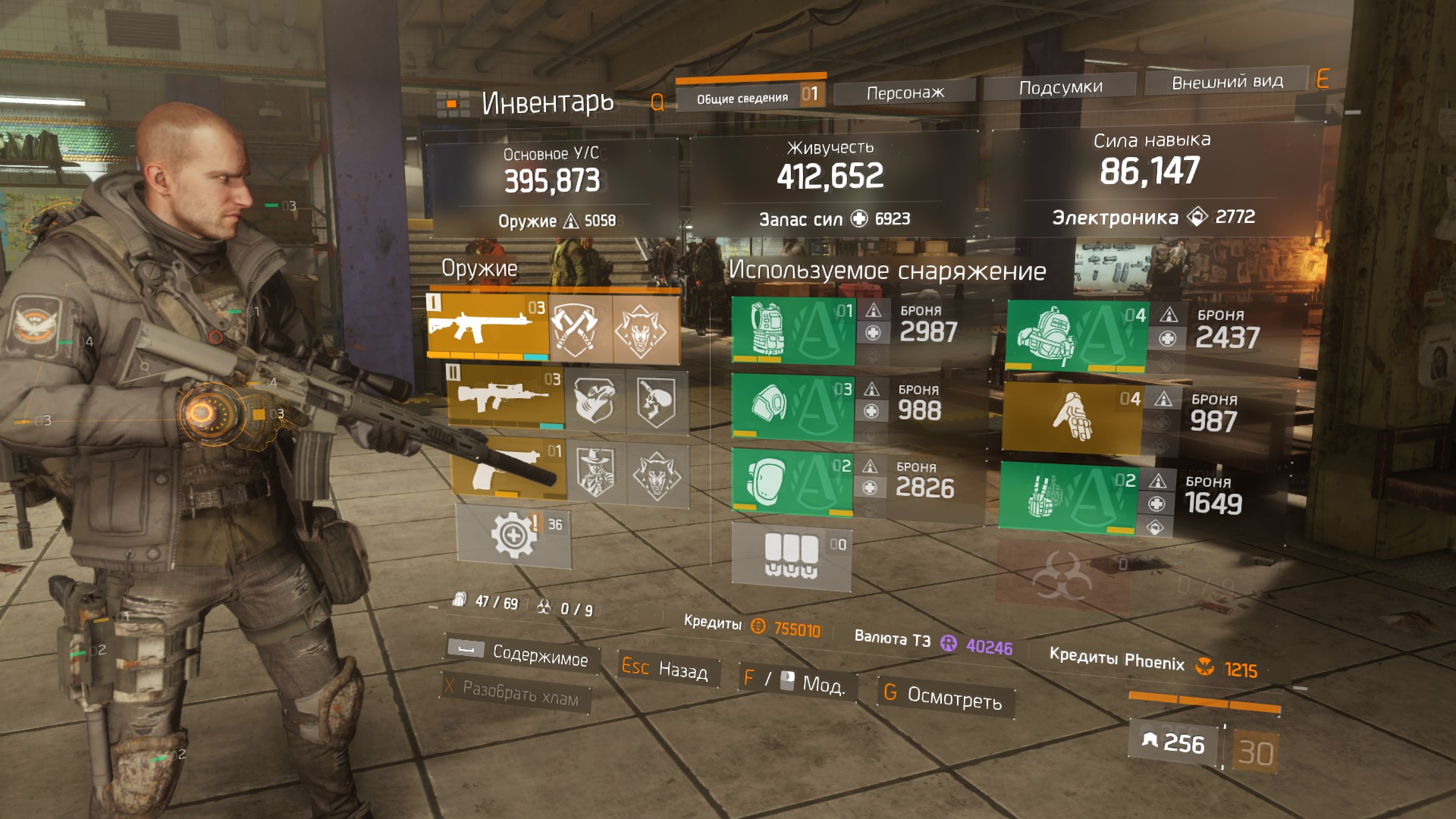Select the mask gear slot
This screenshot has width=1456, height=819.
pos(792,407)
